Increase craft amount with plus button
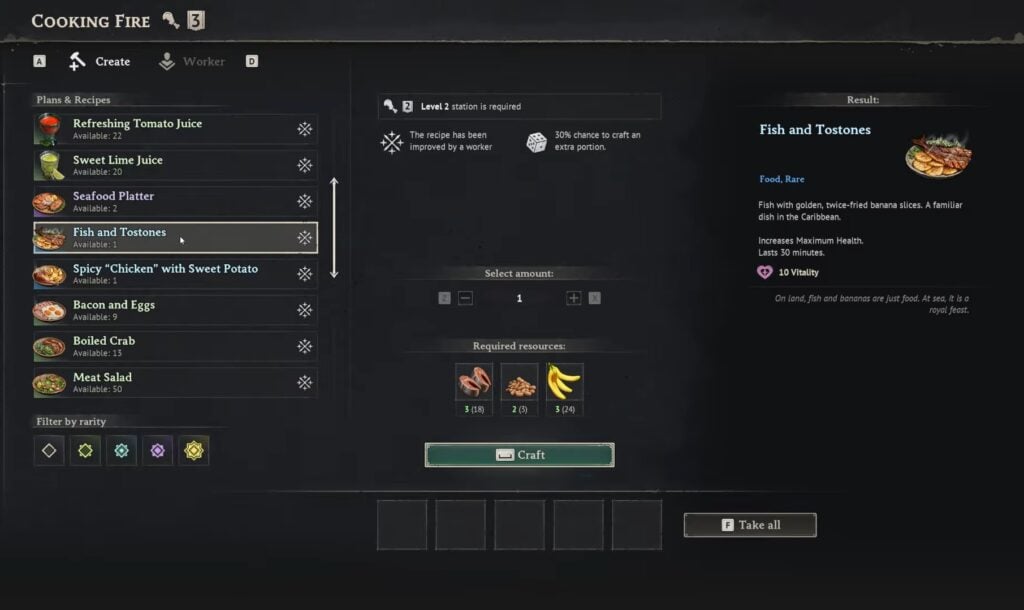Image resolution: width=1024 pixels, height=610 pixels. tap(573, 298)
